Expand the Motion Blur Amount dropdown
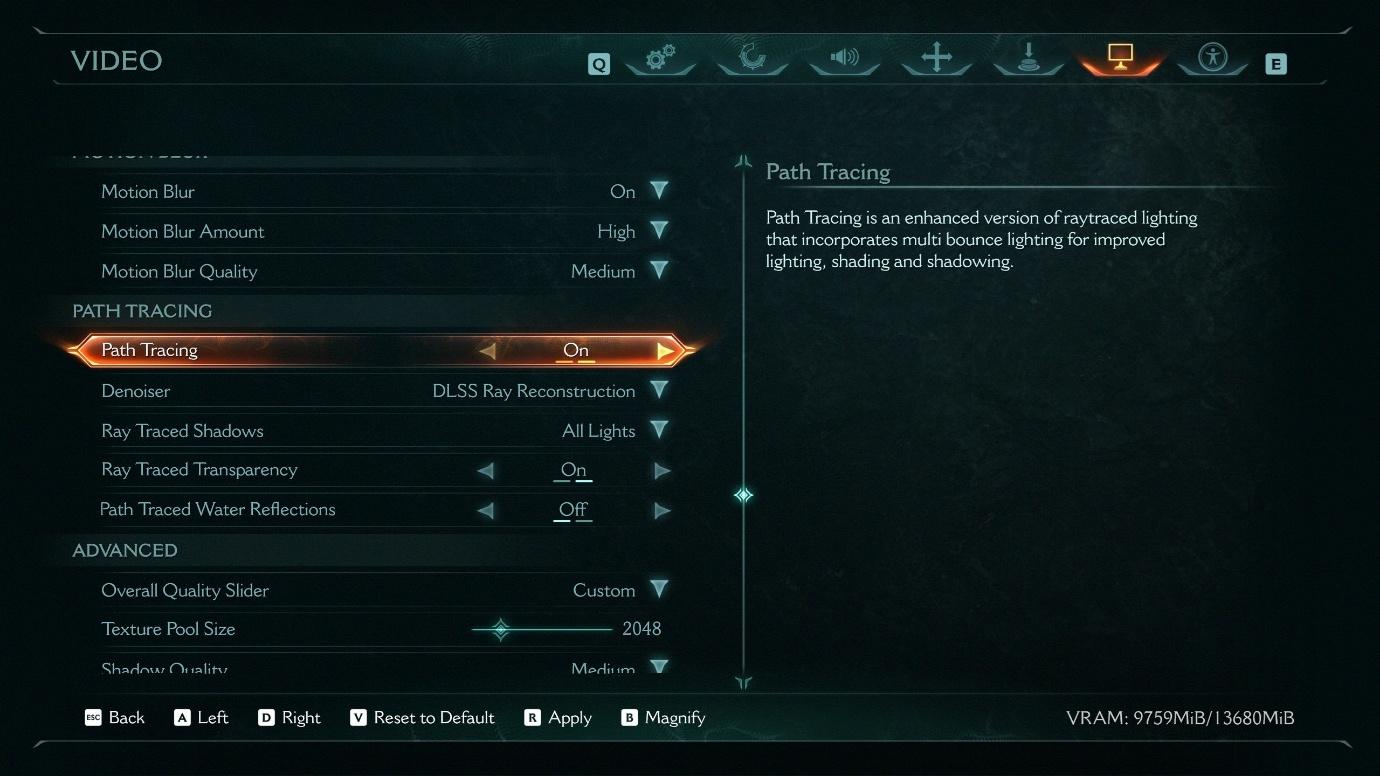The image size is (1380, 776). pyautogui.click(x=659, y=230)
